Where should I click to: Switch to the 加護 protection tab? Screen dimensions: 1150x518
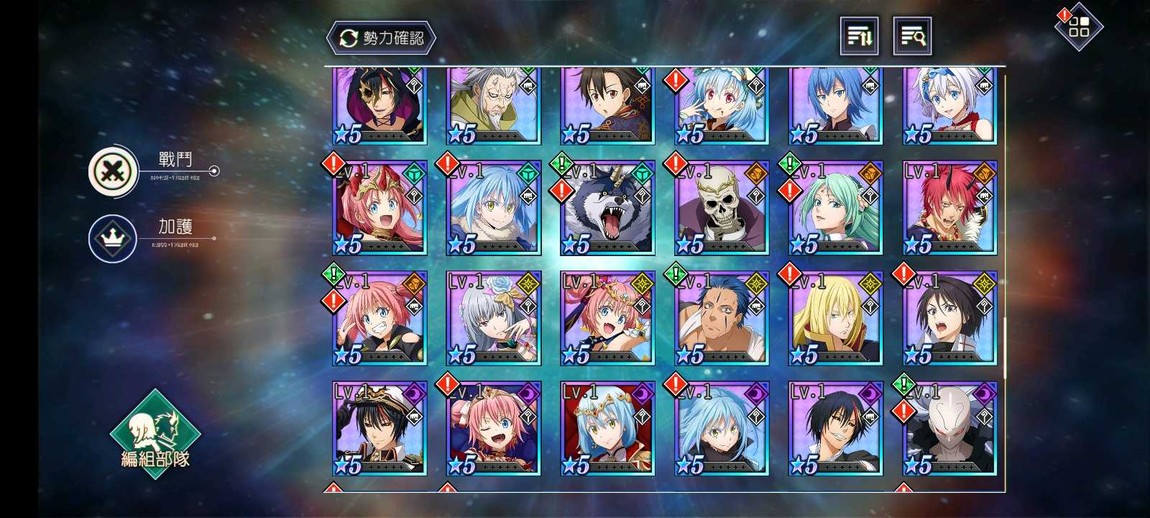pyautogui.click(x=113, y=239)
